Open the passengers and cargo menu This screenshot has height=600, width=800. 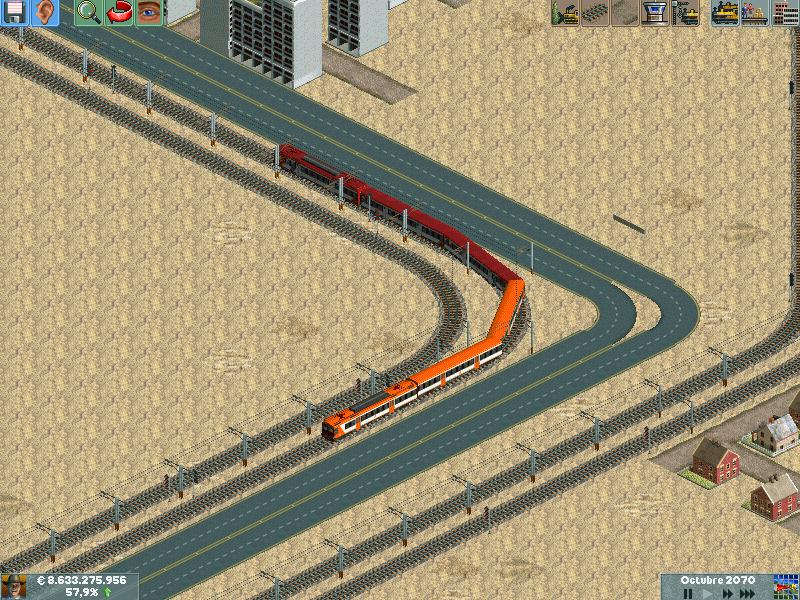tap(755, 13)
